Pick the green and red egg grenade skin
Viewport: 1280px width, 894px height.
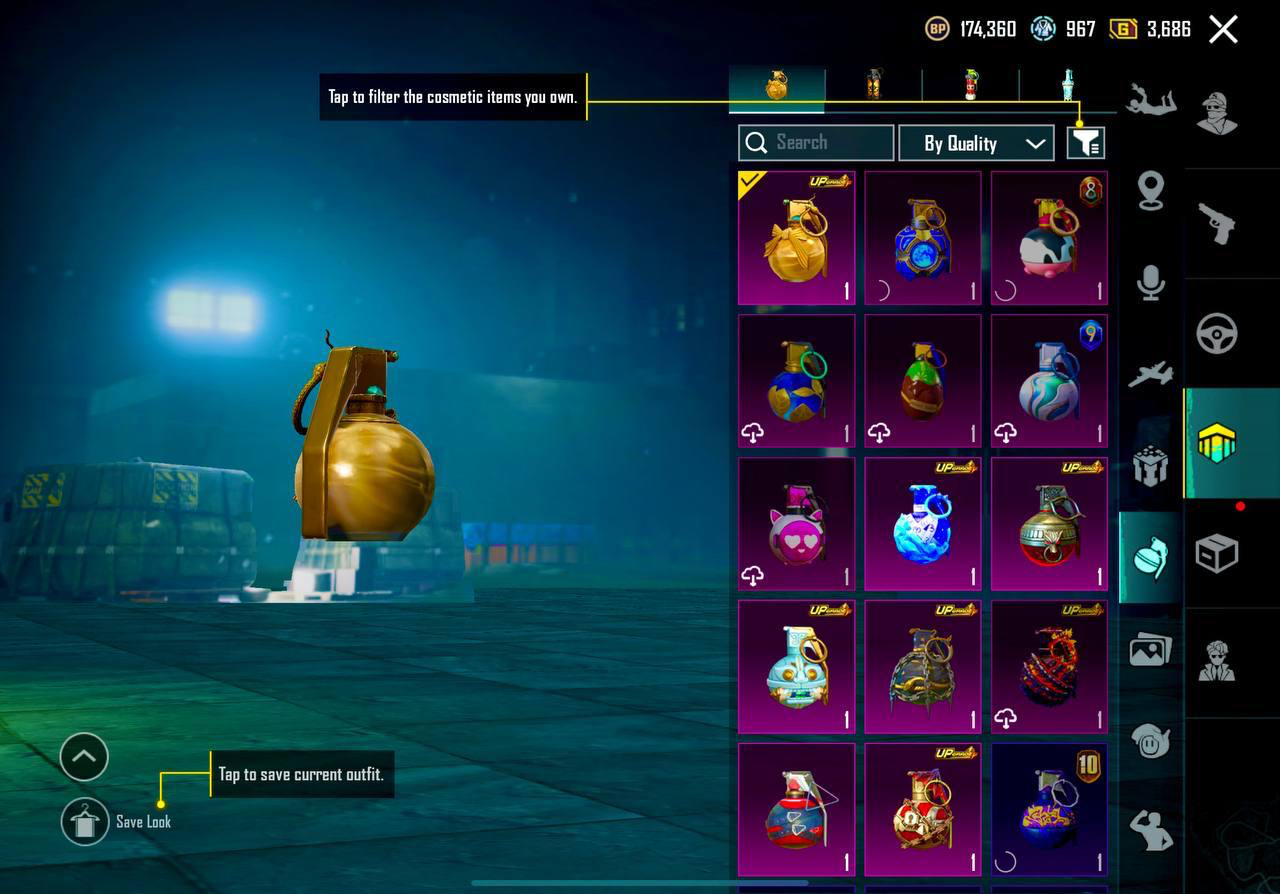[x=923, y=381]
